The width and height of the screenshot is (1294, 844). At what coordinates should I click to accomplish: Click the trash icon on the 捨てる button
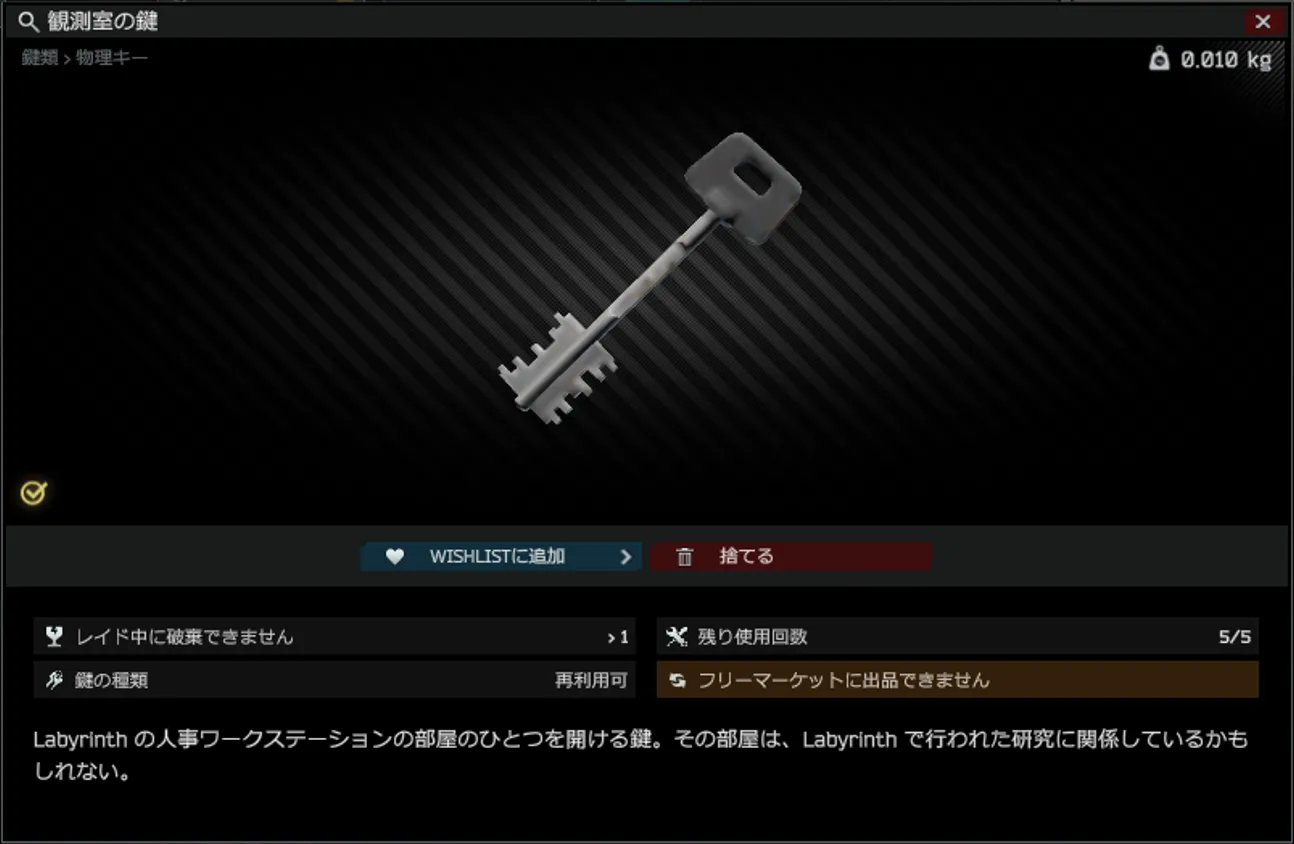point(684,556)
